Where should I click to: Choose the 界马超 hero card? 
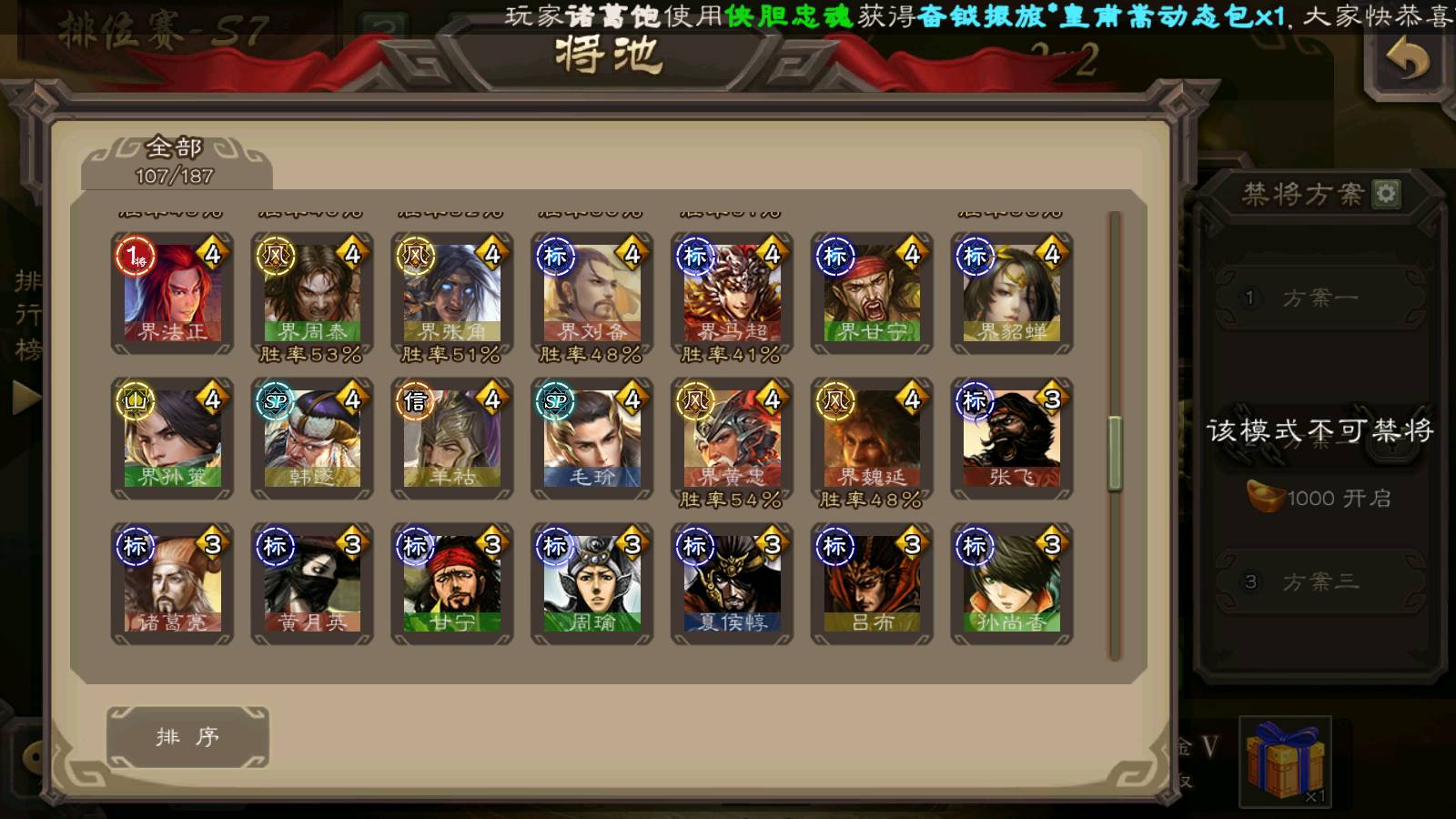click(x=733, y=293)
